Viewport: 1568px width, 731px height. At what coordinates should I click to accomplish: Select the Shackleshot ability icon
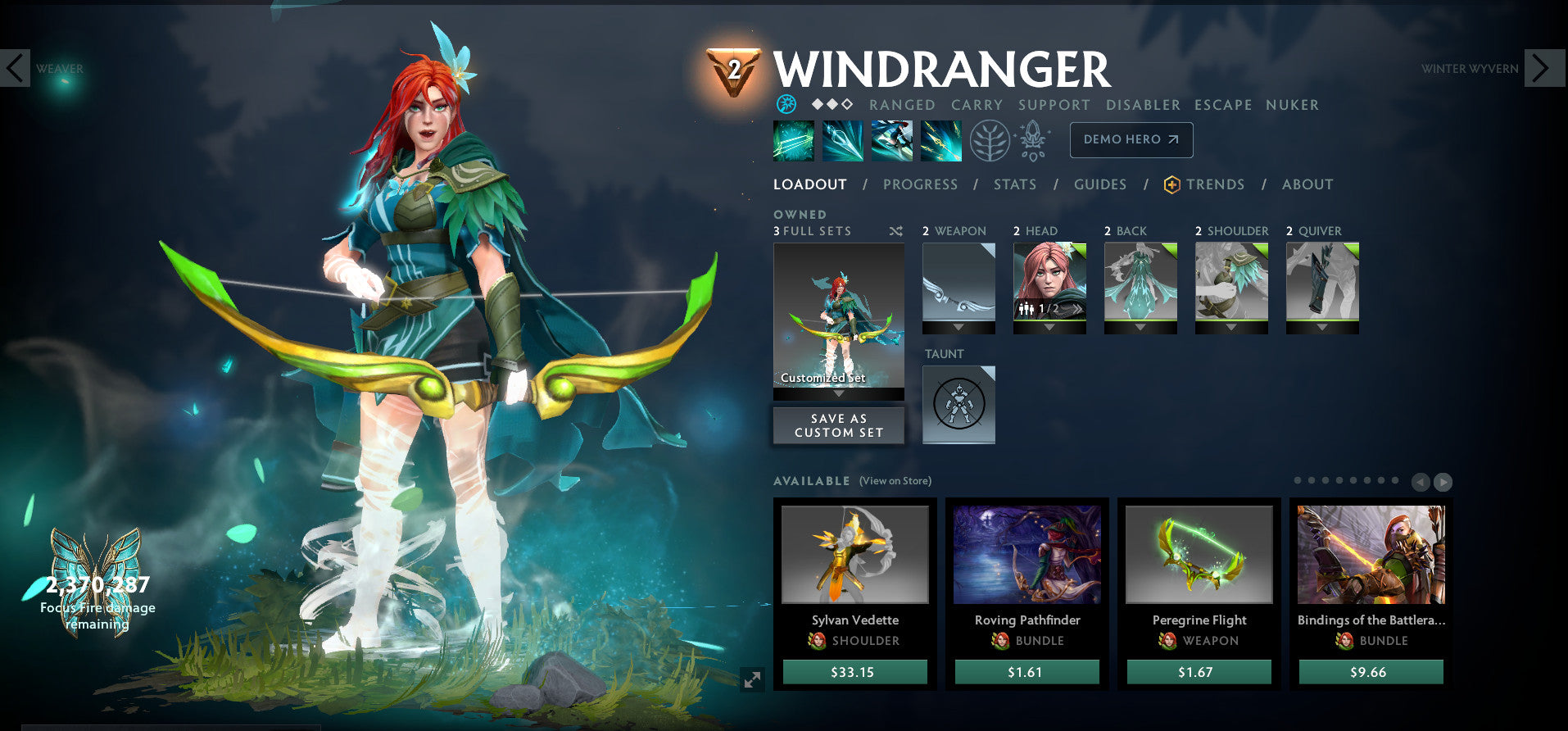[793, 140]
